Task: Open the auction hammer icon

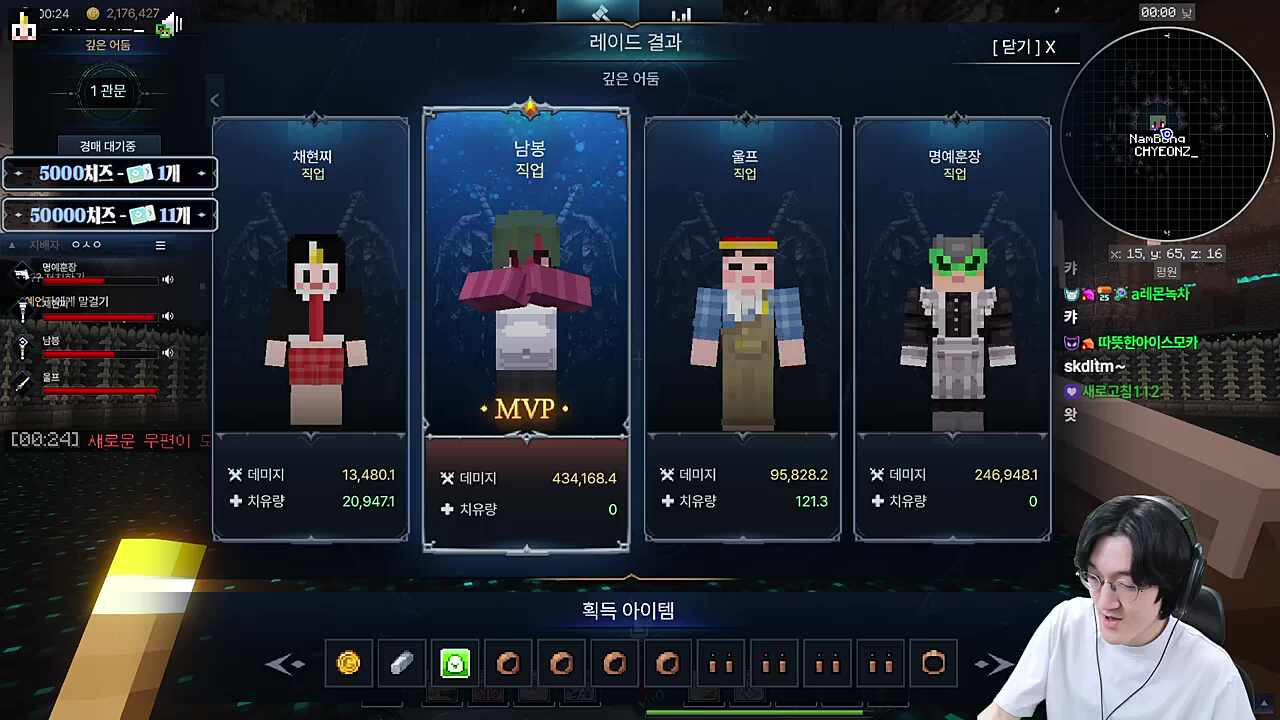Action: point(600,14)
